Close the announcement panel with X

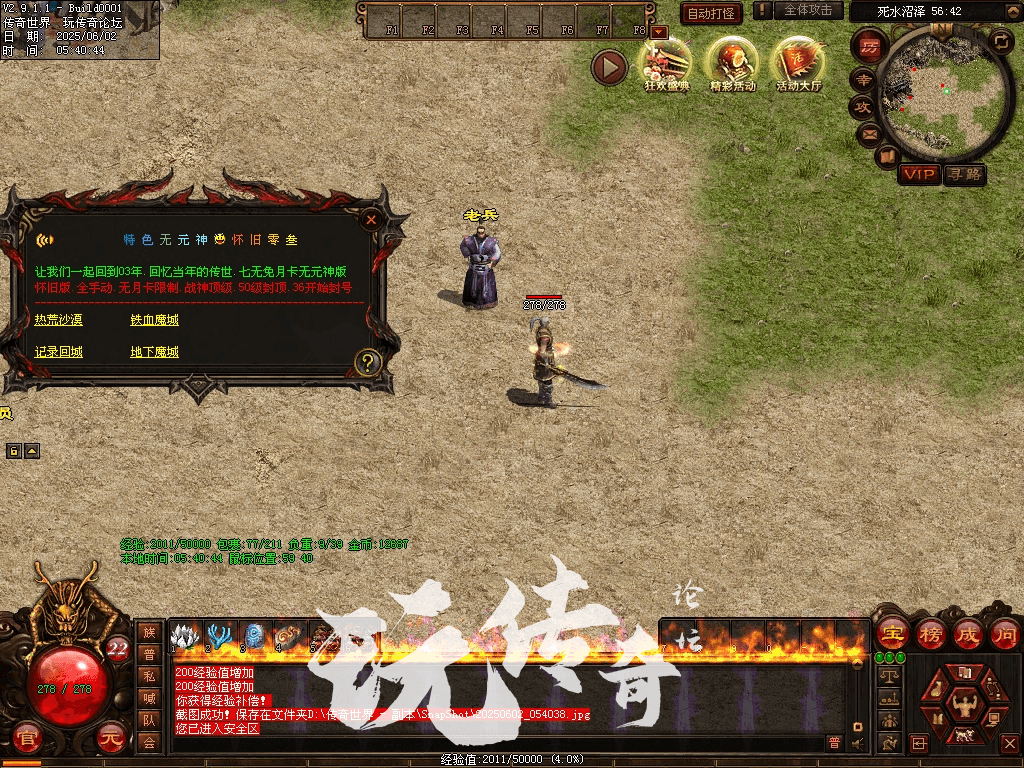tap(372, 219)
